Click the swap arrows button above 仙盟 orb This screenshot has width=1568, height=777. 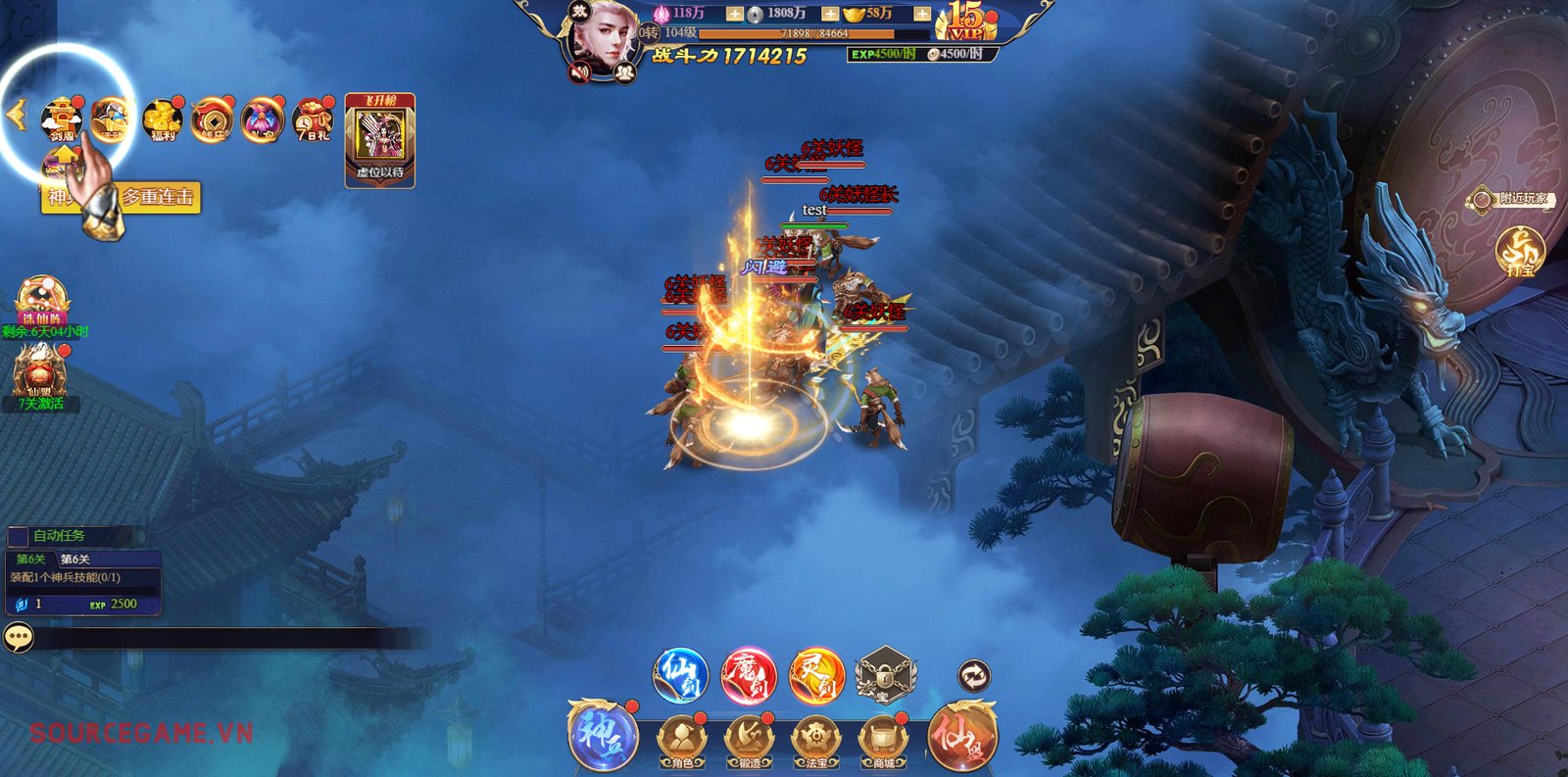point(973,675)
